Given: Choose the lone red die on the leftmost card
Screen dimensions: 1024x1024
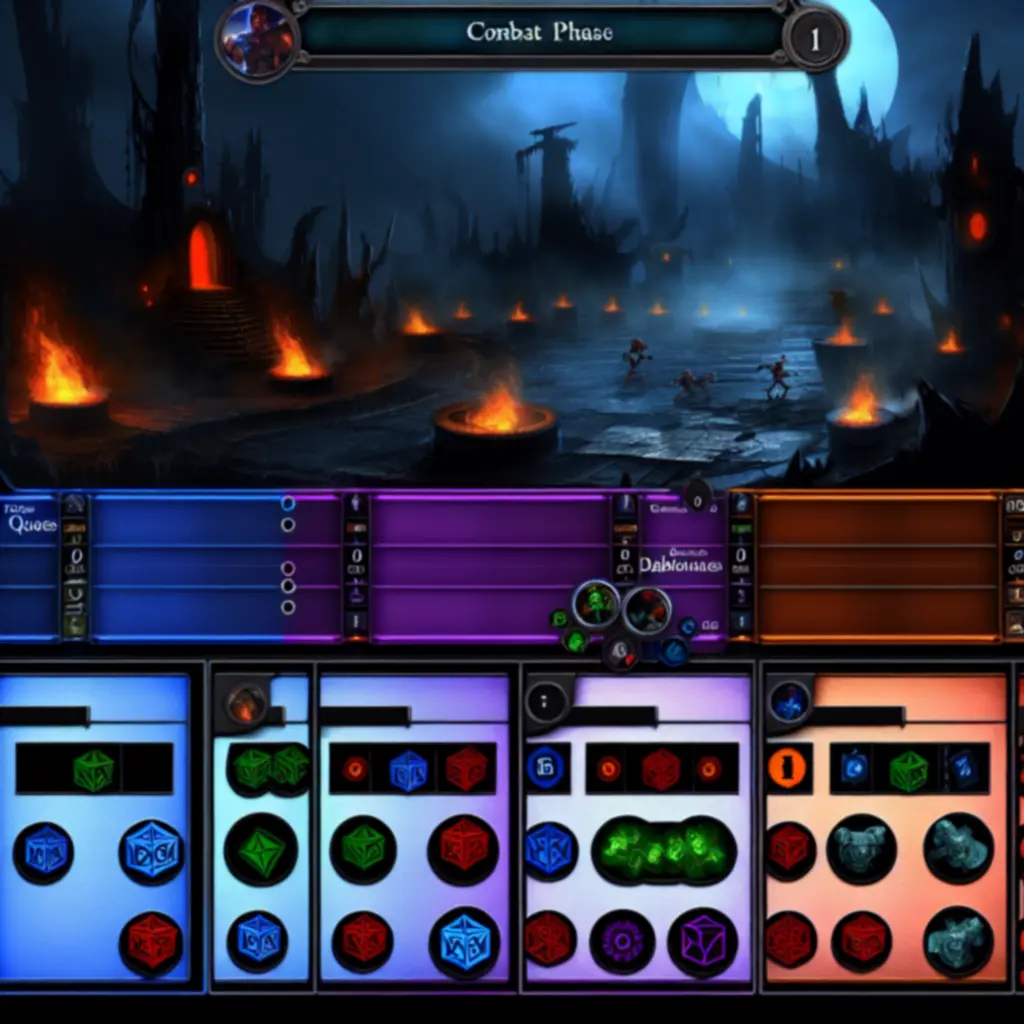Looking at the screenshot, I should [152, 942].
